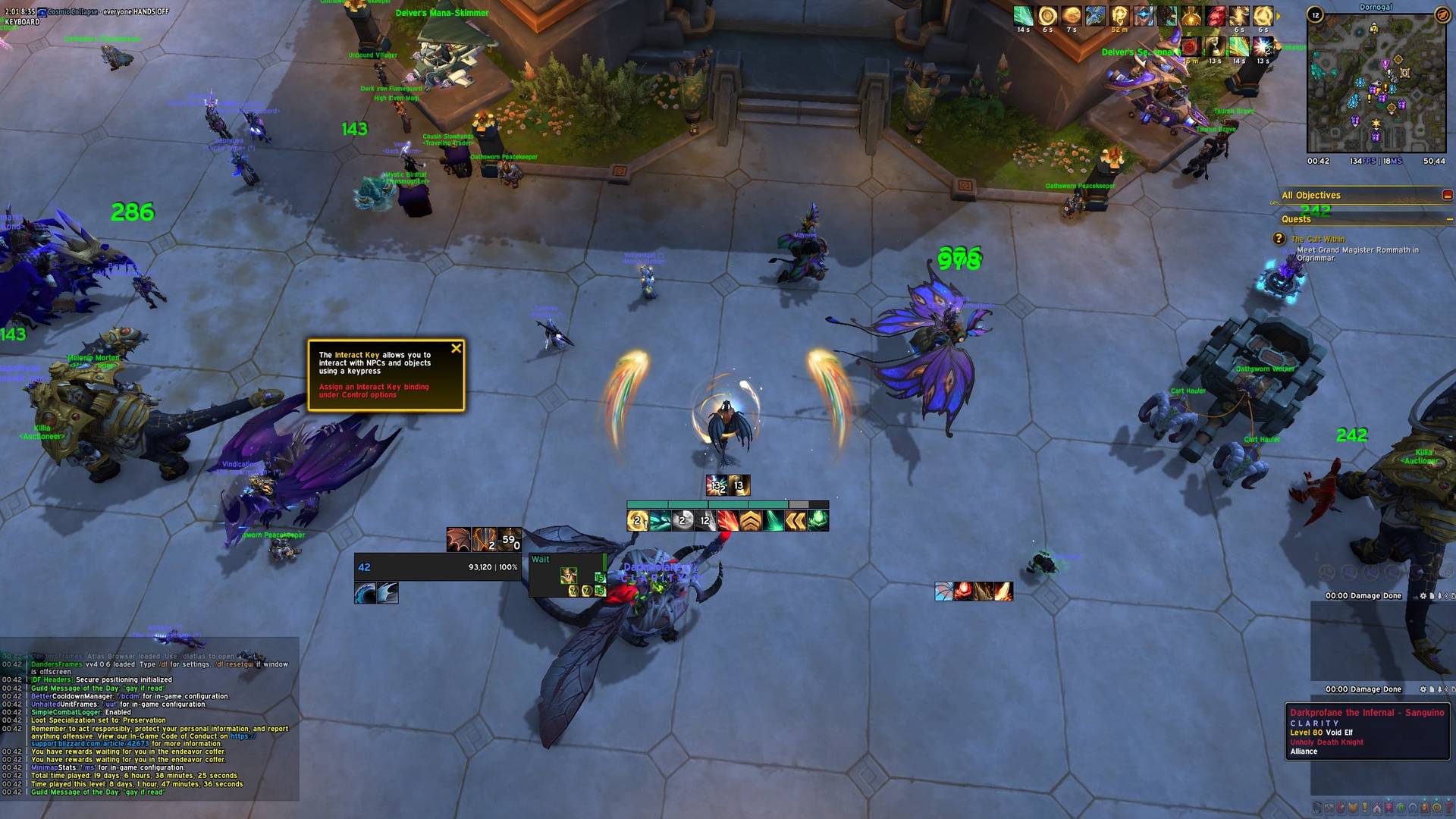Click the teal breath ability icon

(660, 521)
